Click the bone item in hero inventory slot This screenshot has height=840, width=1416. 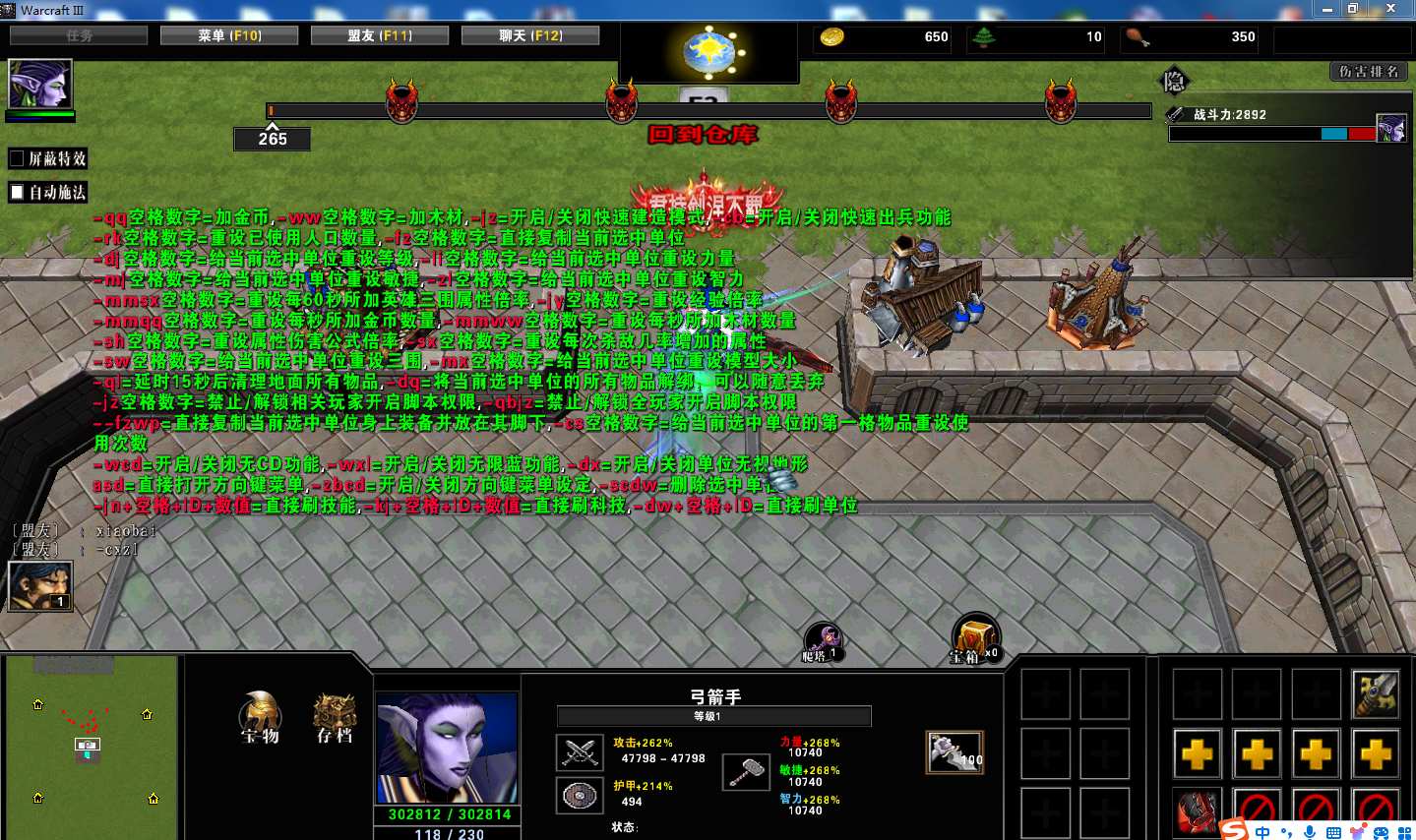pos(953,750)
